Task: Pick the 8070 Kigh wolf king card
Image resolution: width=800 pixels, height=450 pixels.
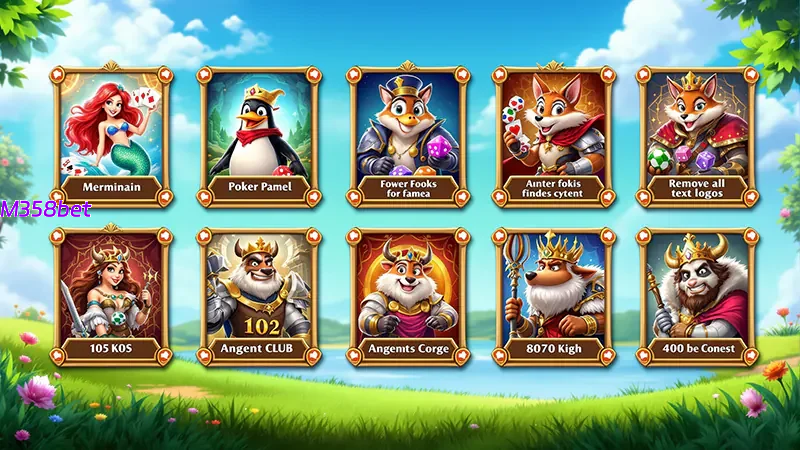Action: coord(553,297)
